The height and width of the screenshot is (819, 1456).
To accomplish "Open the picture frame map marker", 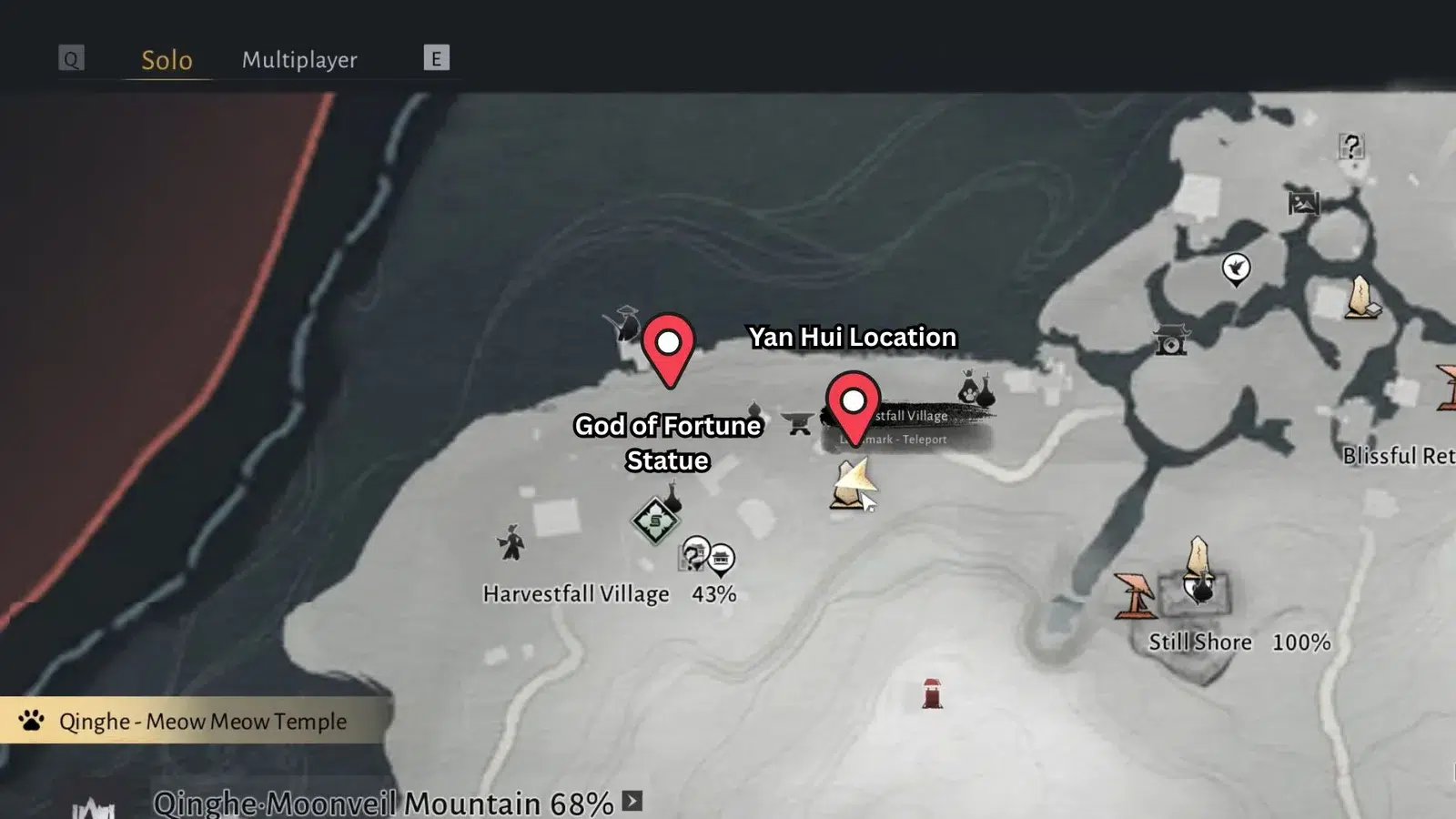I will (1303, 203).
